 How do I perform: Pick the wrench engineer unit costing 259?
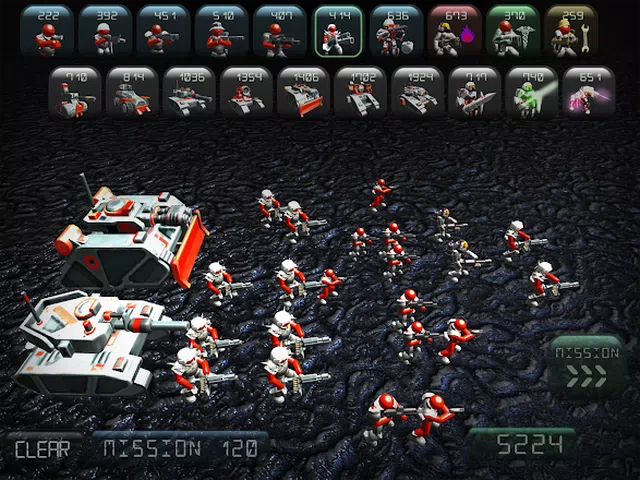pos(572,32)
